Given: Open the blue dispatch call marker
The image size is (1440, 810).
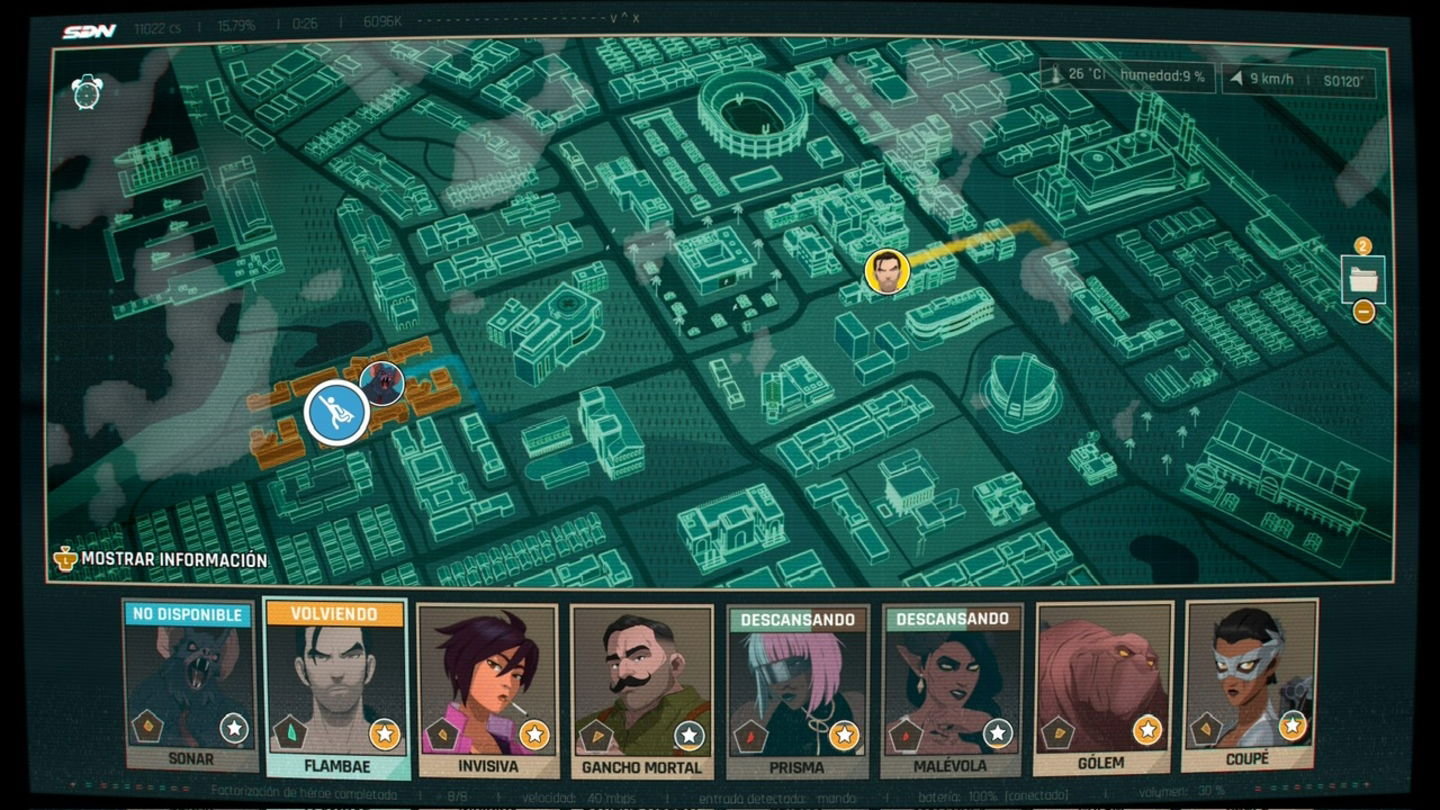Looking at the screenshot, I should (337, 412).
